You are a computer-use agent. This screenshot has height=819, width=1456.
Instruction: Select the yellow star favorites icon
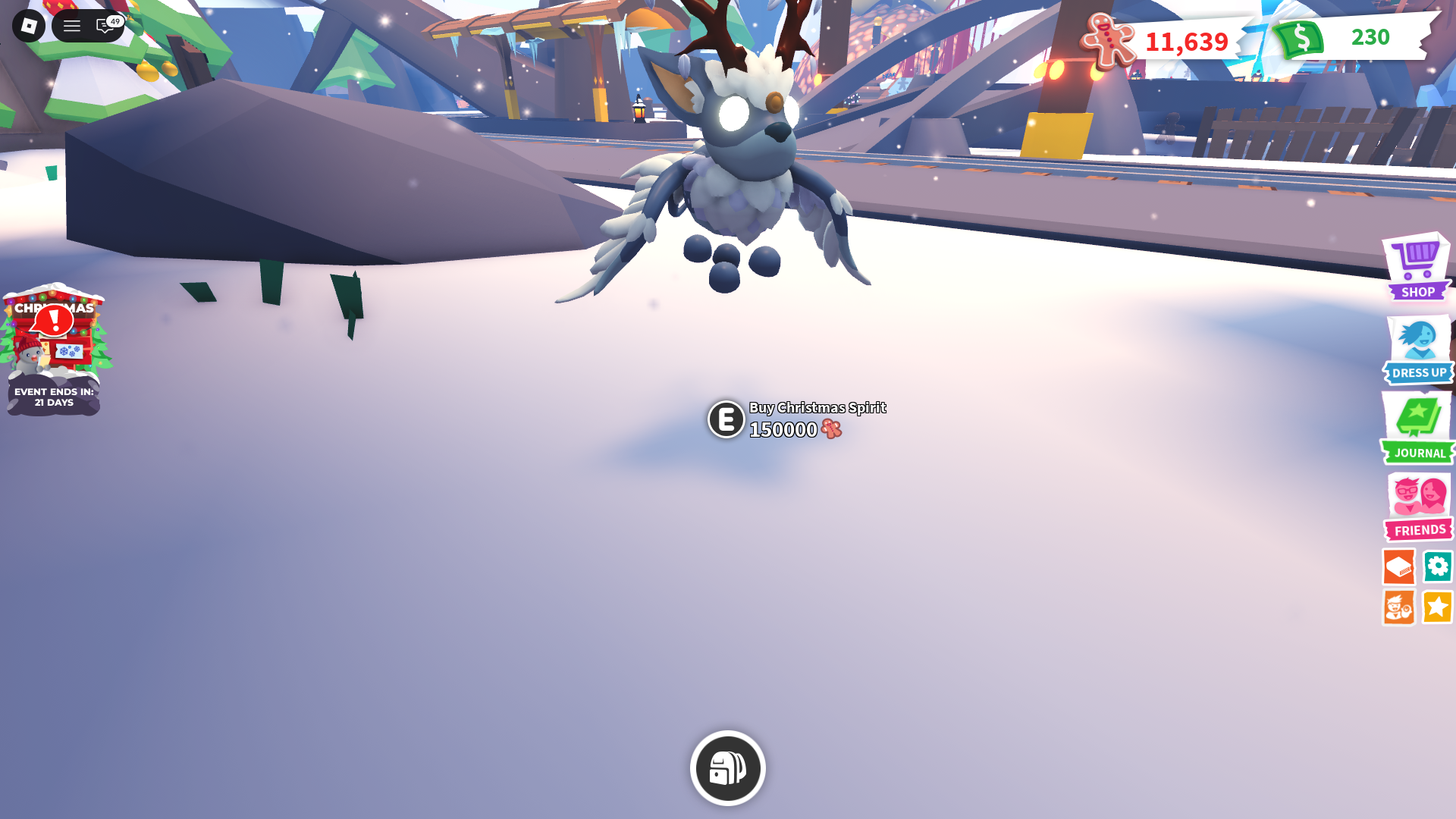pyautogui.click(x=1438, y=607)
